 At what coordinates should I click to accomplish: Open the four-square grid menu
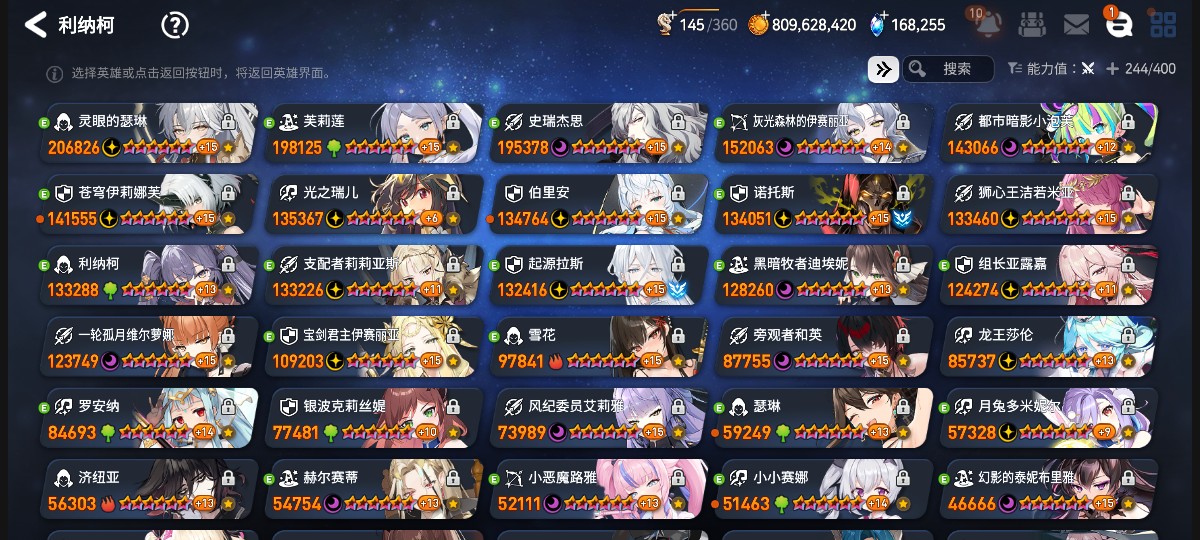(1162, 25)
